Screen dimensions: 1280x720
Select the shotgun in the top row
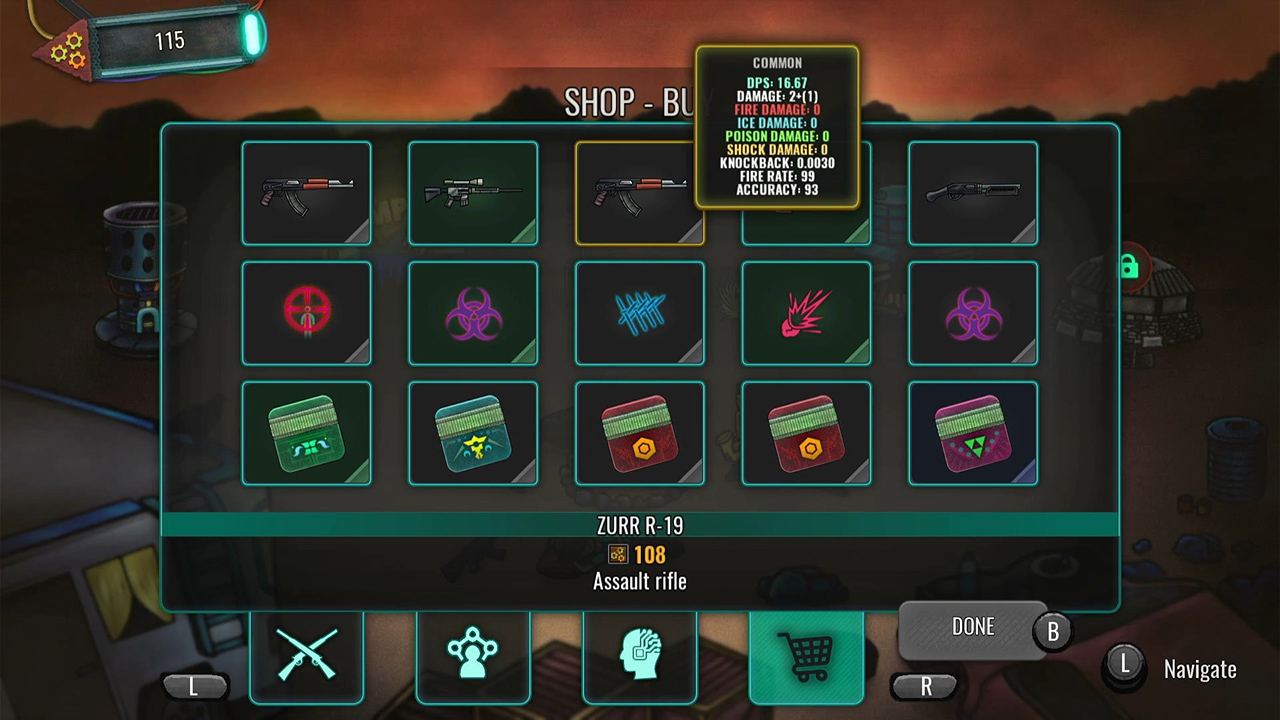(973, 193)
